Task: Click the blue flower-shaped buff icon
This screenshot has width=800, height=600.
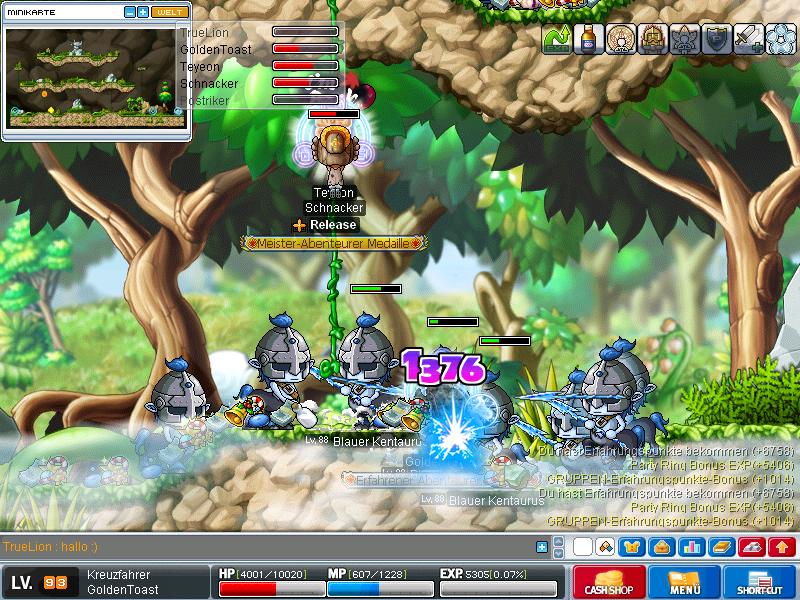Action: (x=779, y=38)
